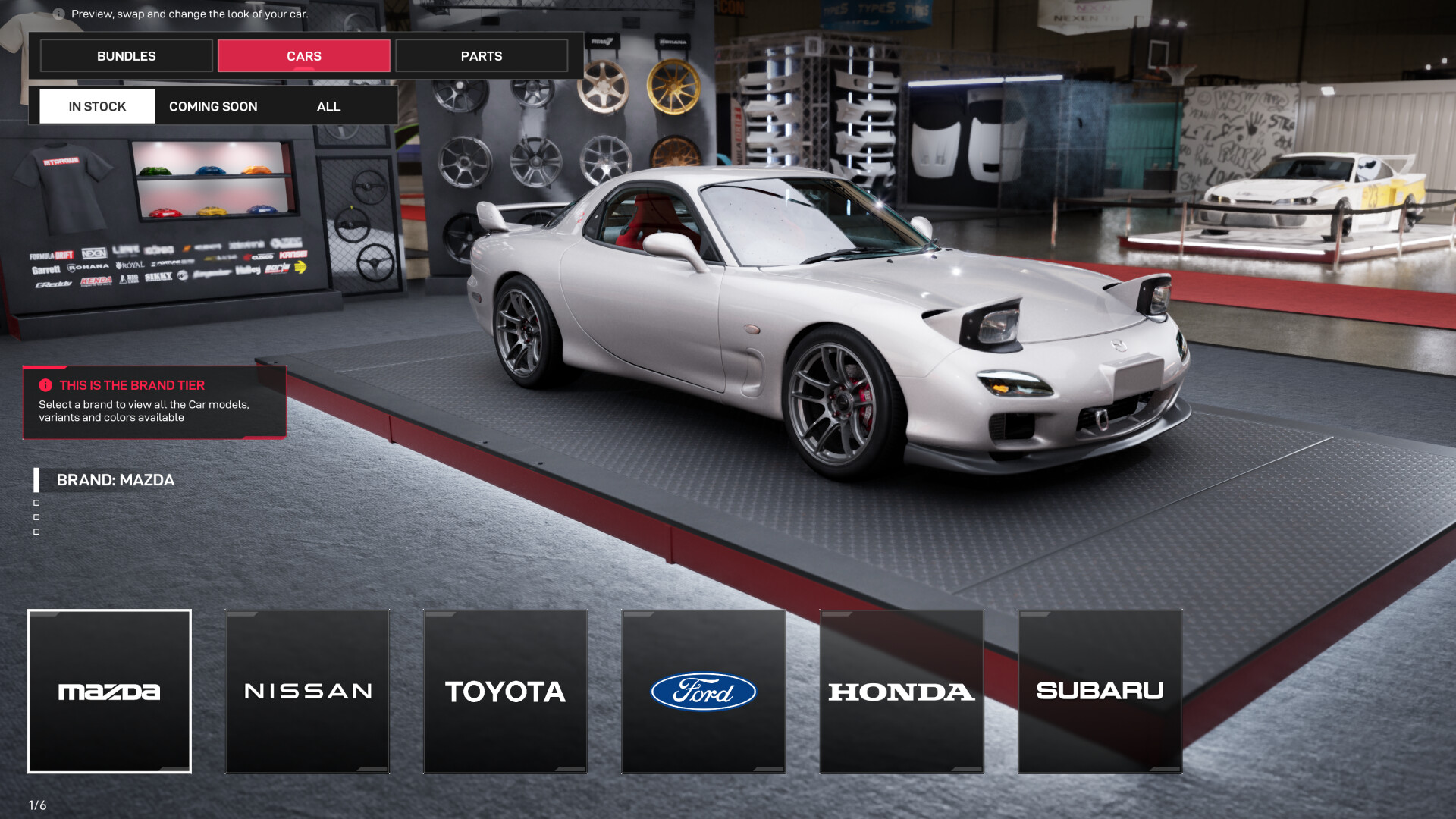Open the Honda brand tile
This screenshot has height=819, width=1456.
coord(901,692)
